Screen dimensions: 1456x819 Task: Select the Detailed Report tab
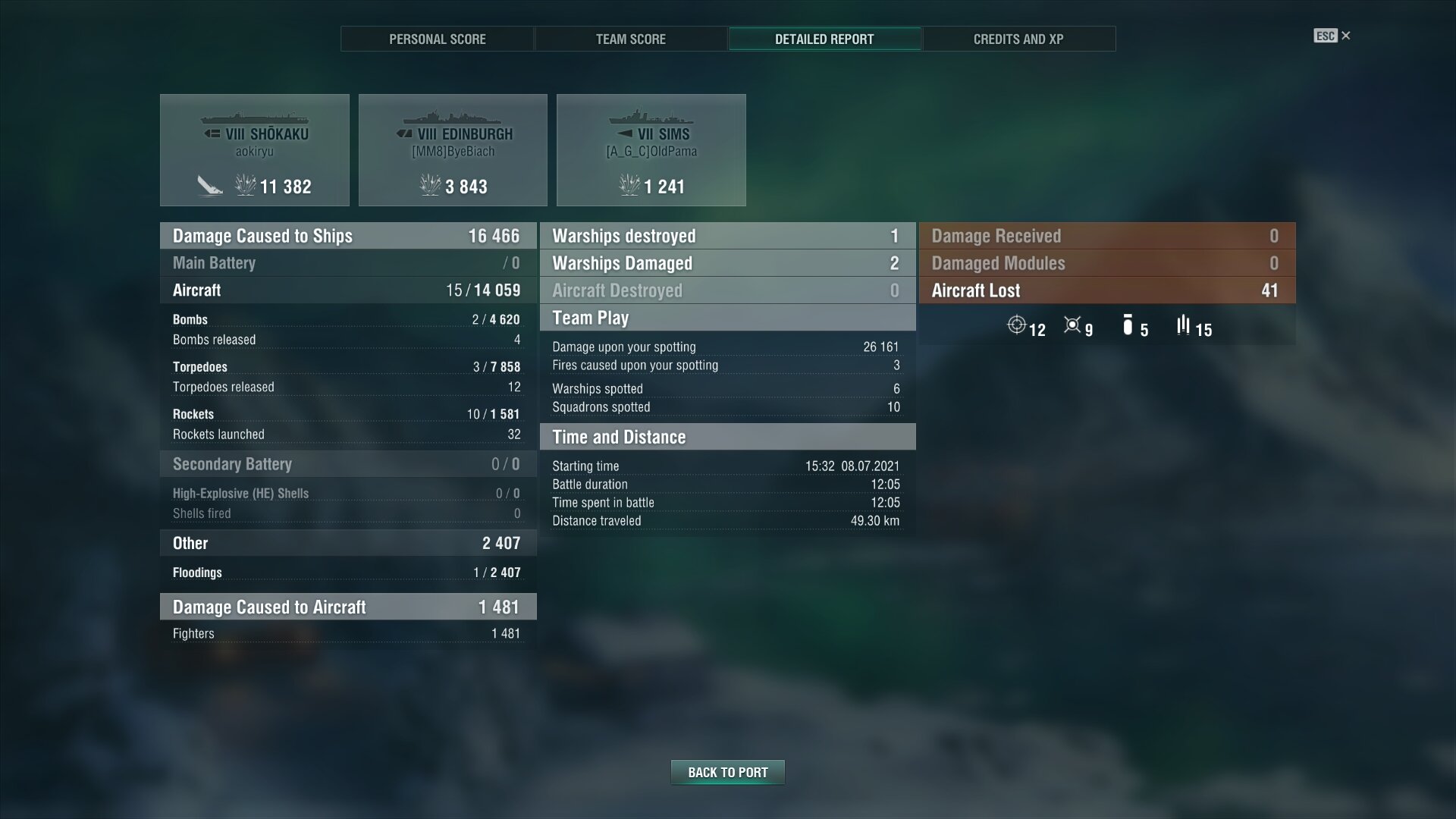point(824,39)
